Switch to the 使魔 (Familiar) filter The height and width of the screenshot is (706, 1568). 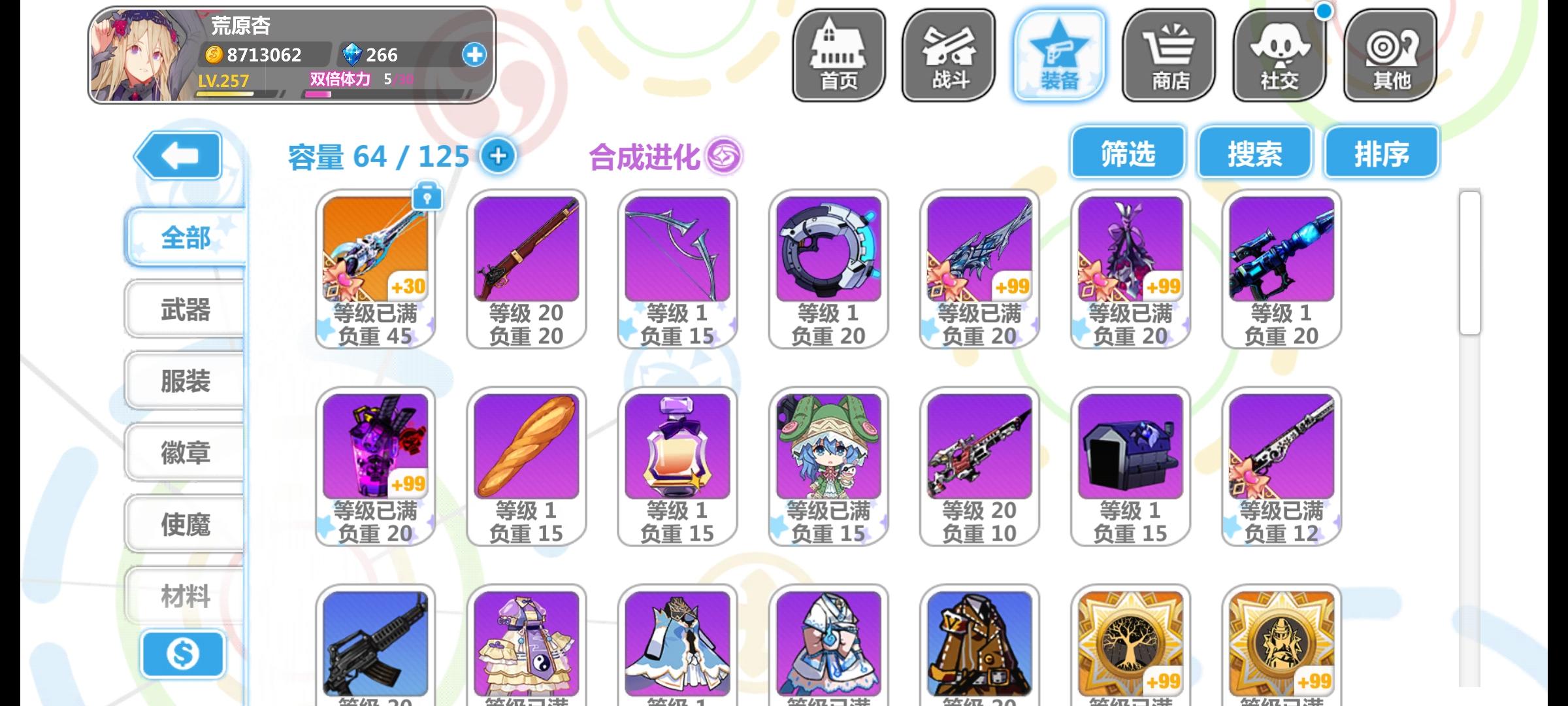coord(186,522)
